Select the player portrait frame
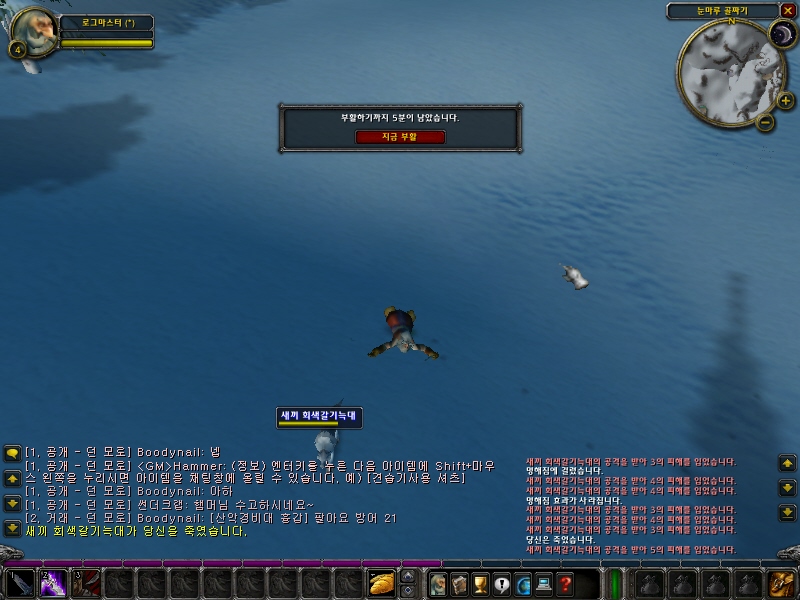The height and width of the screenshot is (600, 800). pos(34,32)
